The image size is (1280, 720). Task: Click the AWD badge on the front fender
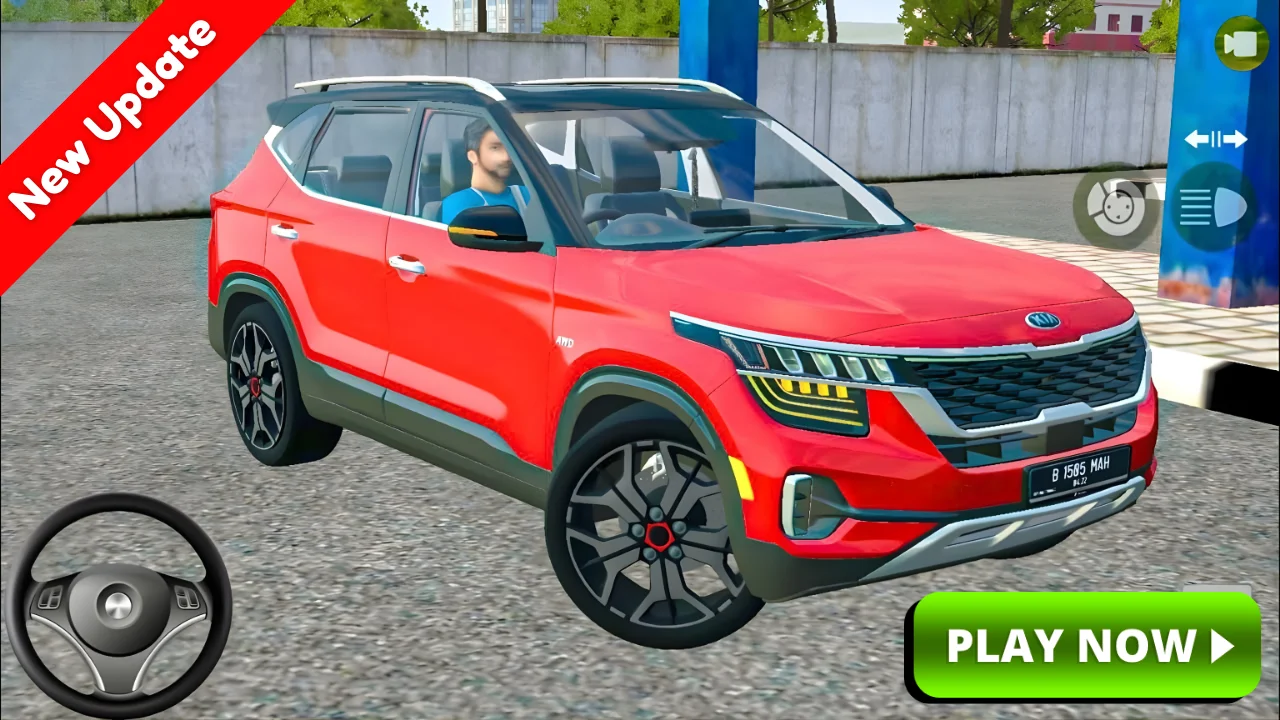tap(563, 340)
